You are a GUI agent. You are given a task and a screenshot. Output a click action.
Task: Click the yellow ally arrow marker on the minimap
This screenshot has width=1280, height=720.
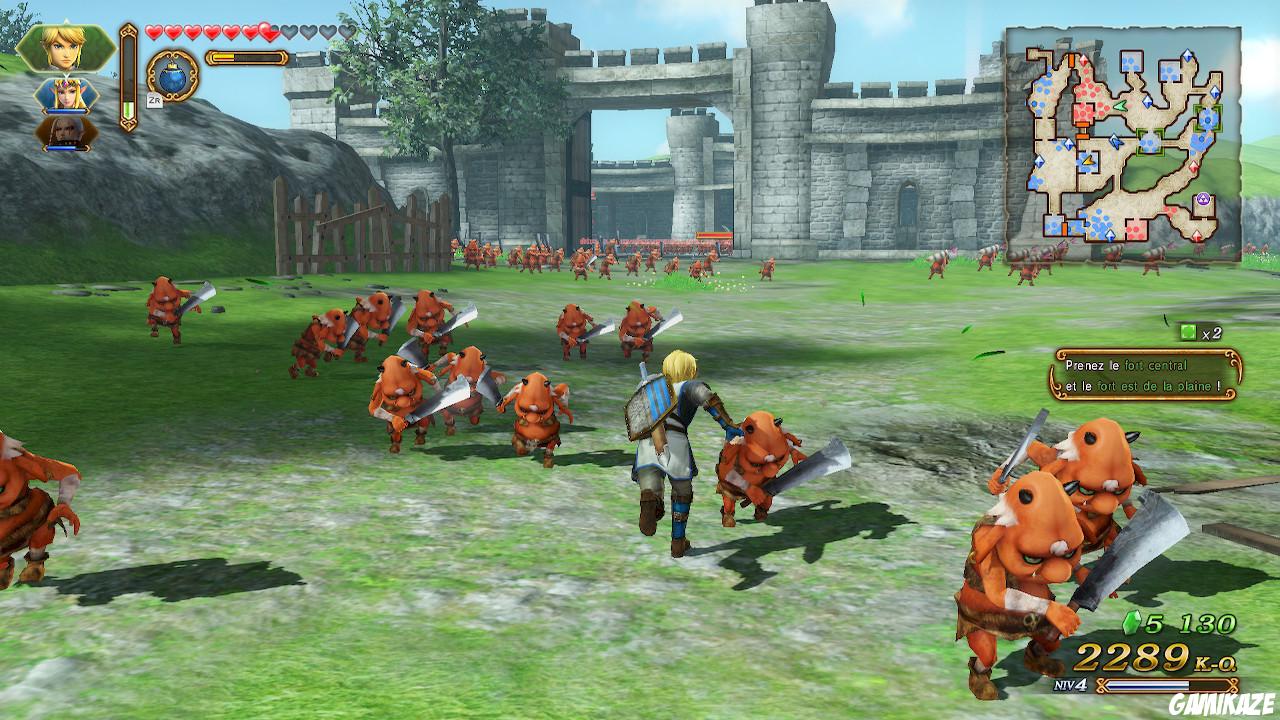coord(1087,161)
